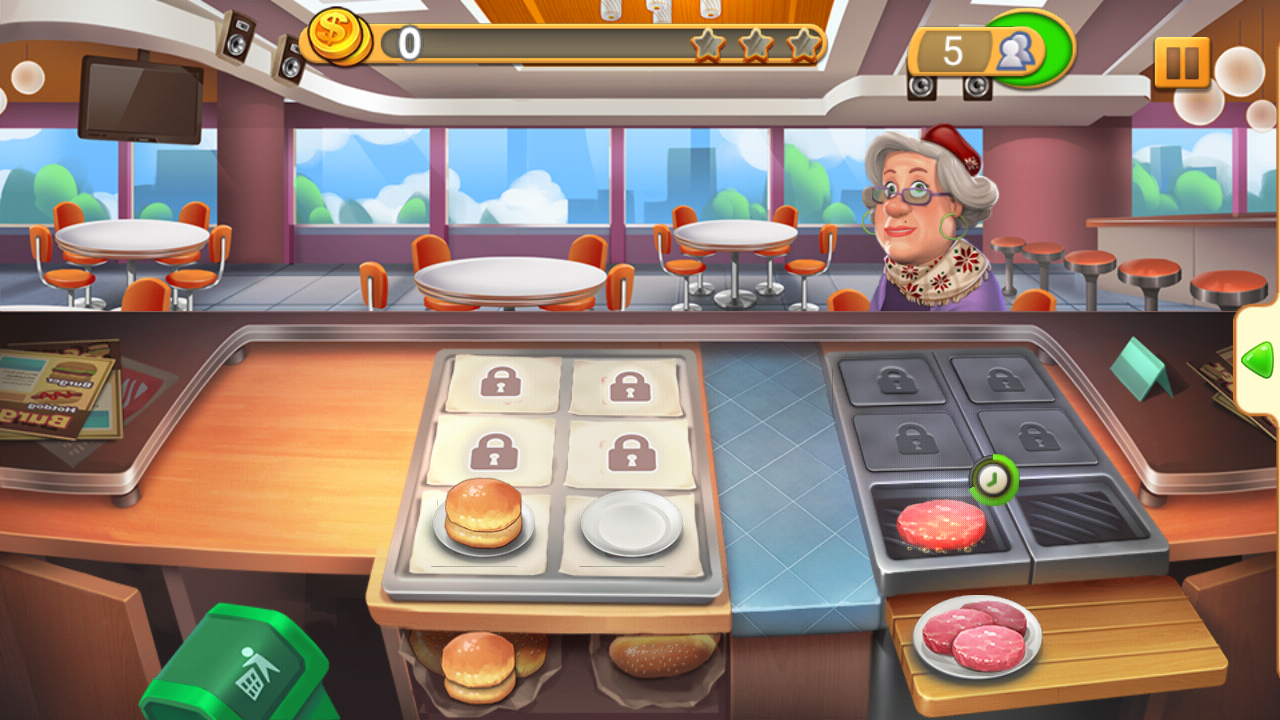The height and width of the screenshot is (720, 1280).
Task: Tap the patty cooking on the grill
Action: pyautogui.click(x=940, y=523)
